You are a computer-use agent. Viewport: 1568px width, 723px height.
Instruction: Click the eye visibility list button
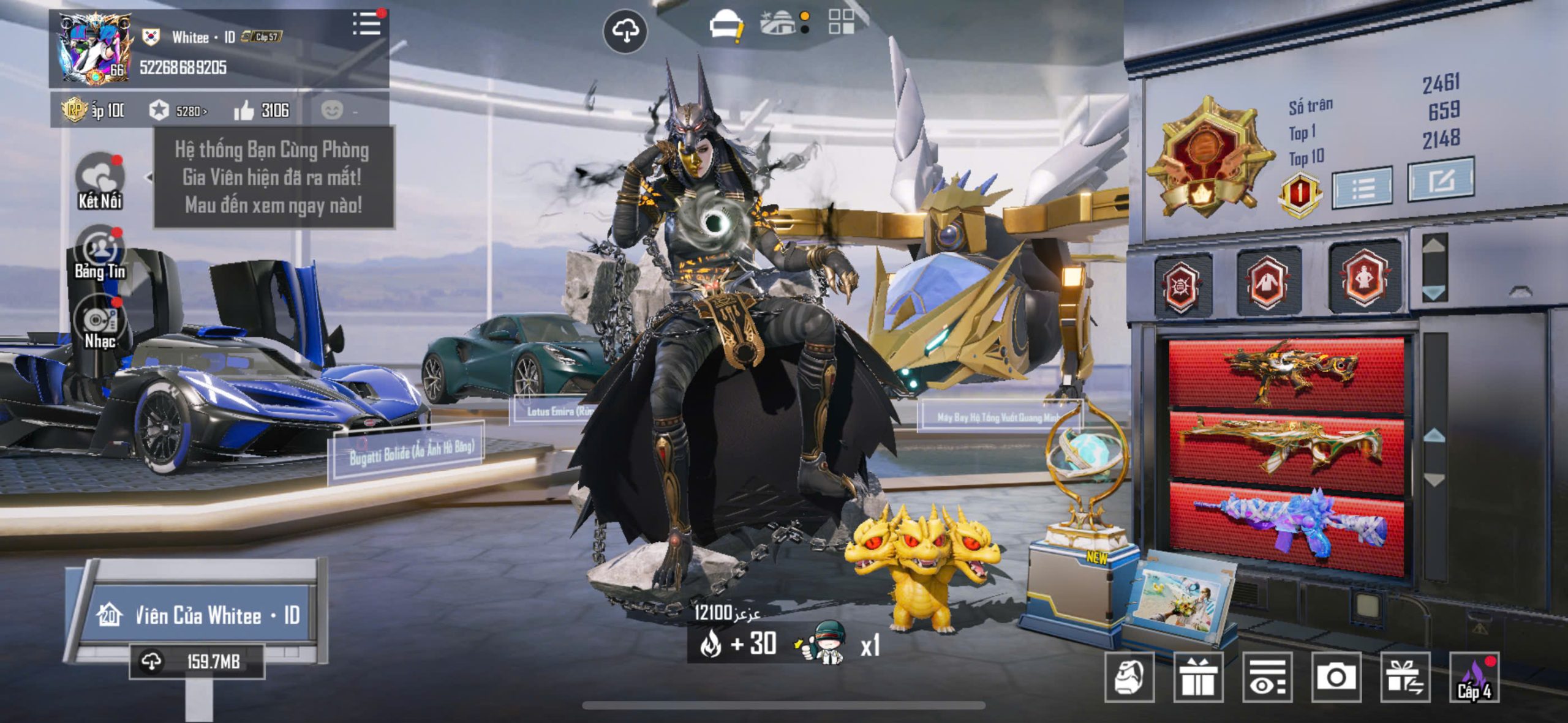coord(1267,676)
